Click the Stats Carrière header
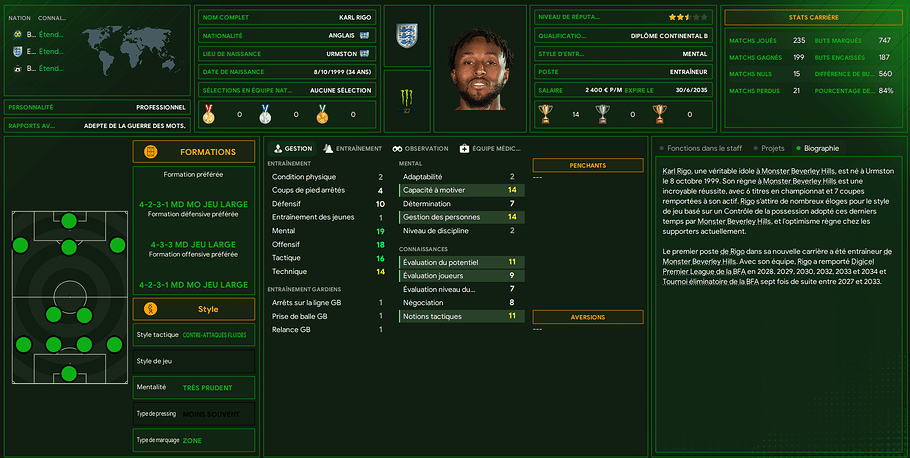Screen dimensions: 910x458 (x=812, y=17)
